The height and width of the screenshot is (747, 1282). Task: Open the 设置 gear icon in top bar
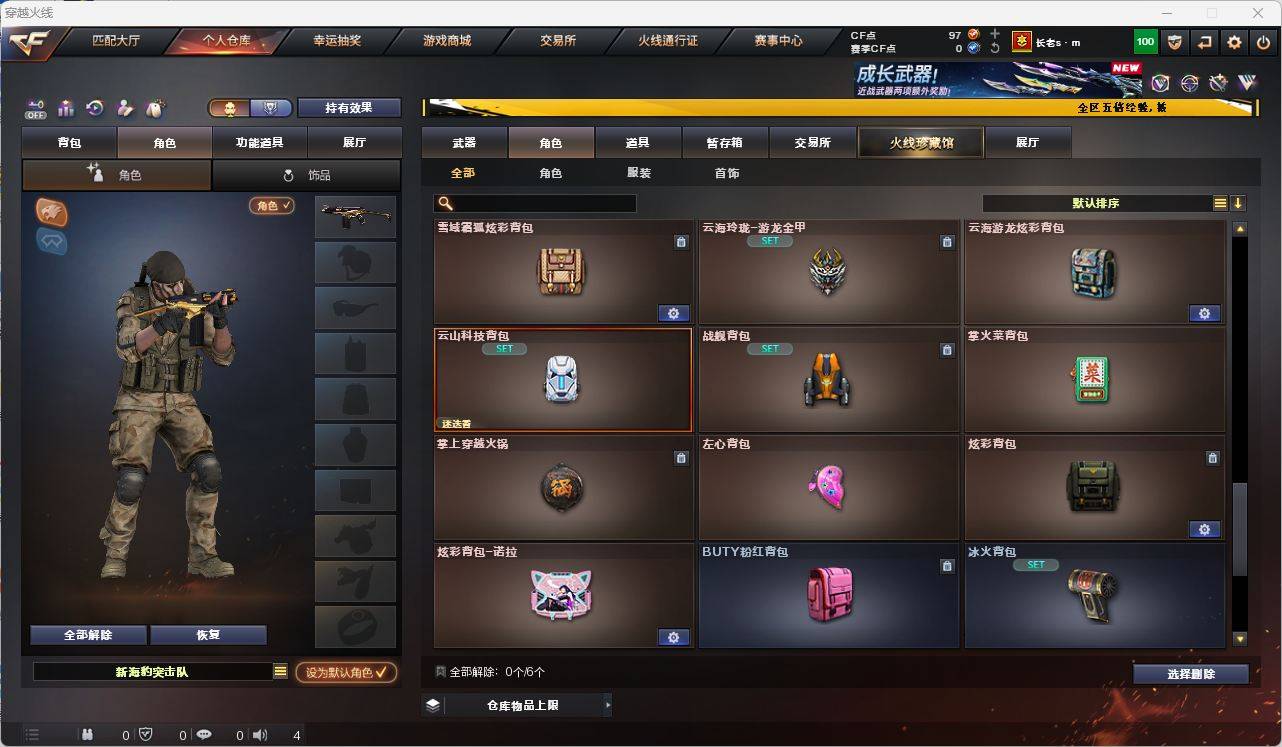coord(1234,41)
